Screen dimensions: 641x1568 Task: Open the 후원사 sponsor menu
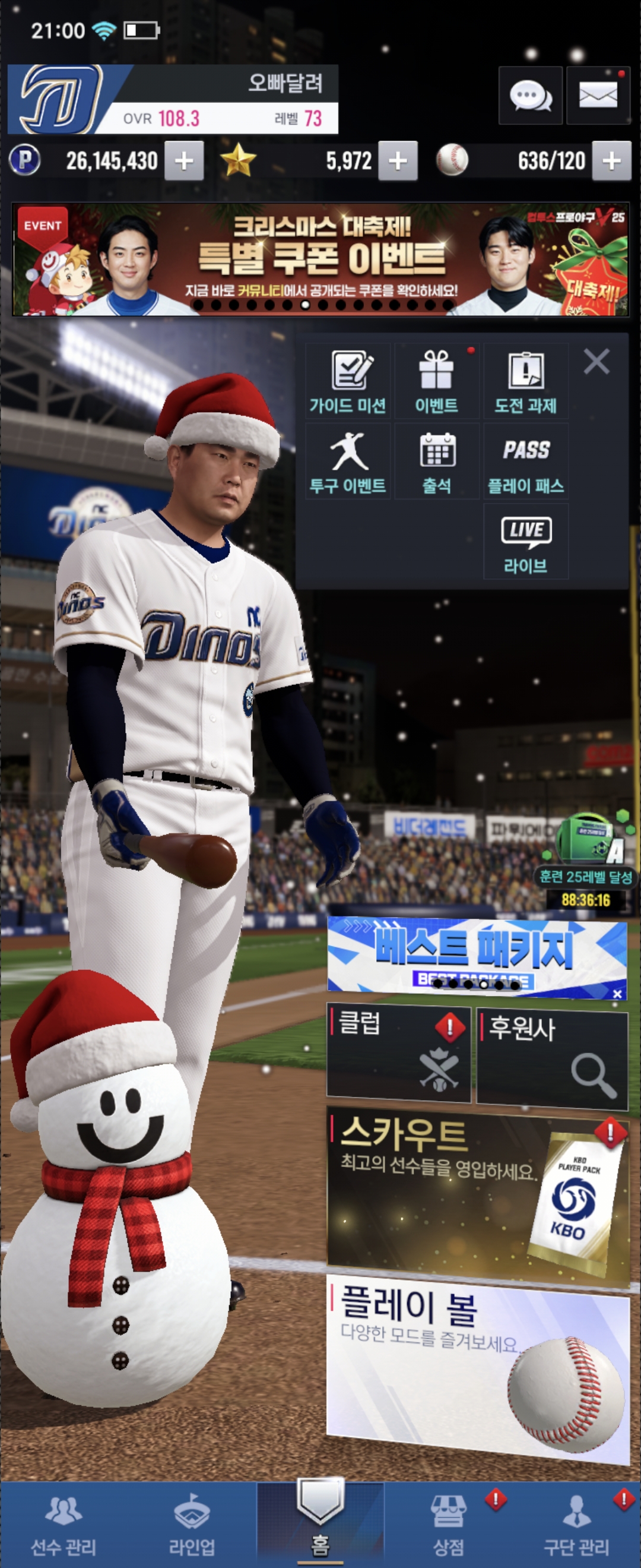click(551, 1057)
